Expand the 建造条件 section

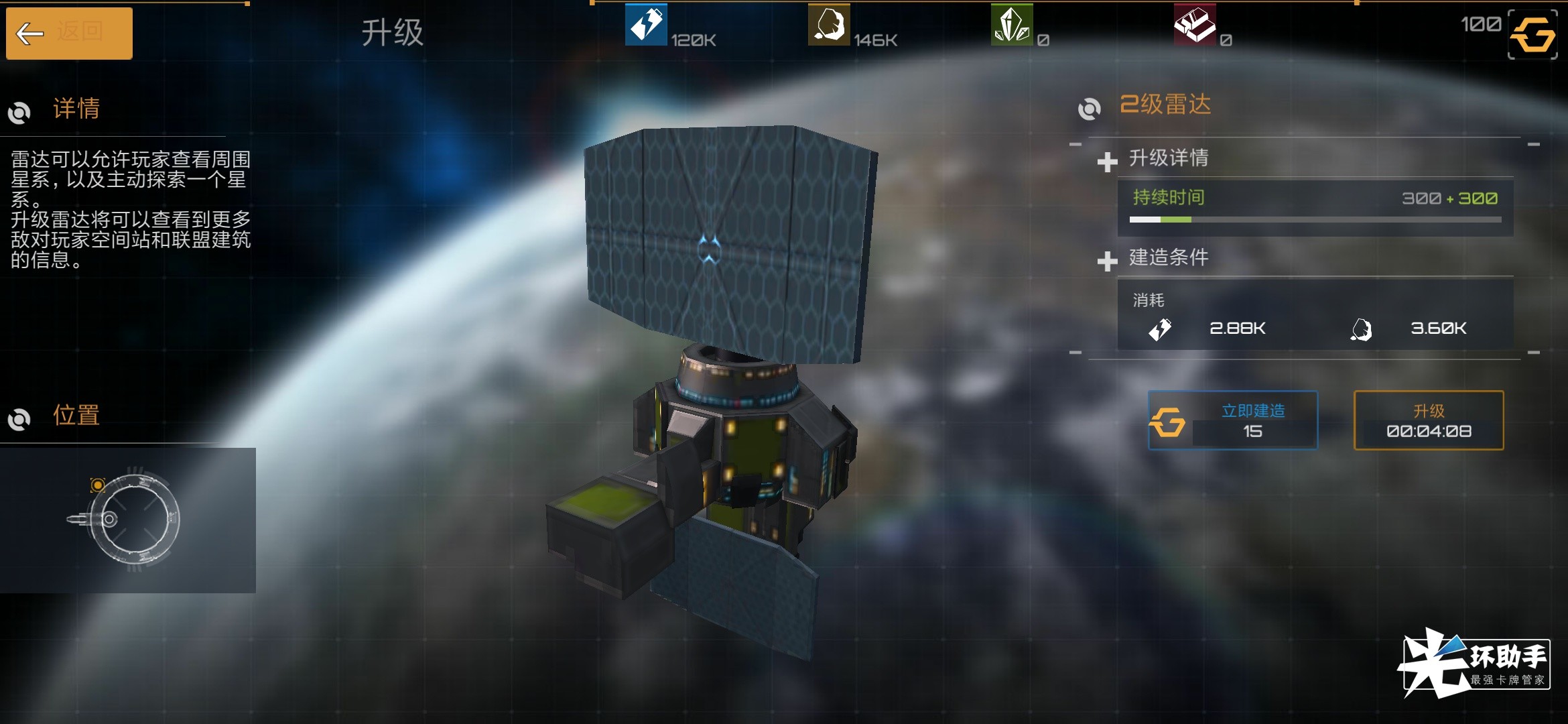(1107, 260)
